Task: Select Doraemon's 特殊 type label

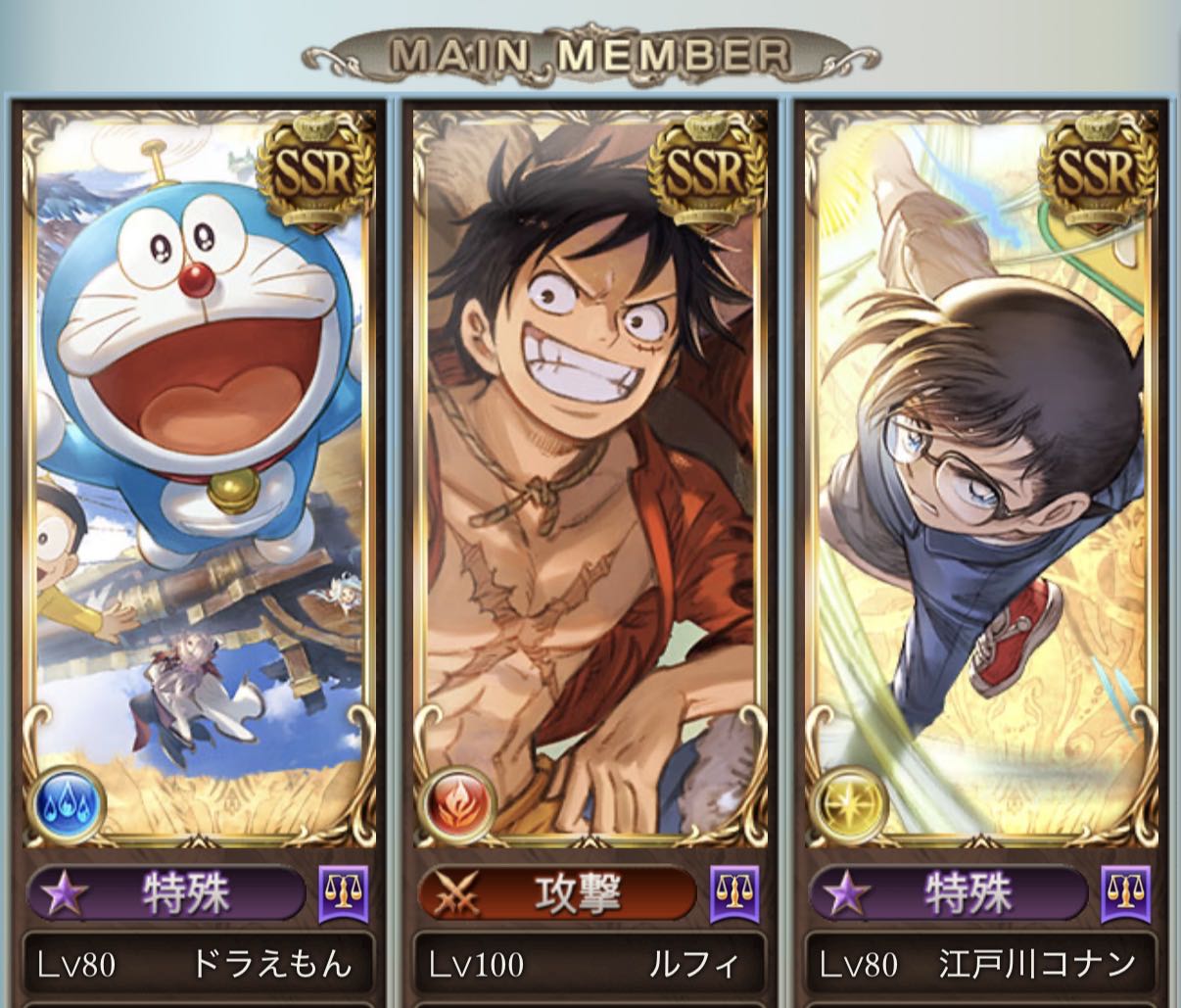Action: coord(167,893)
